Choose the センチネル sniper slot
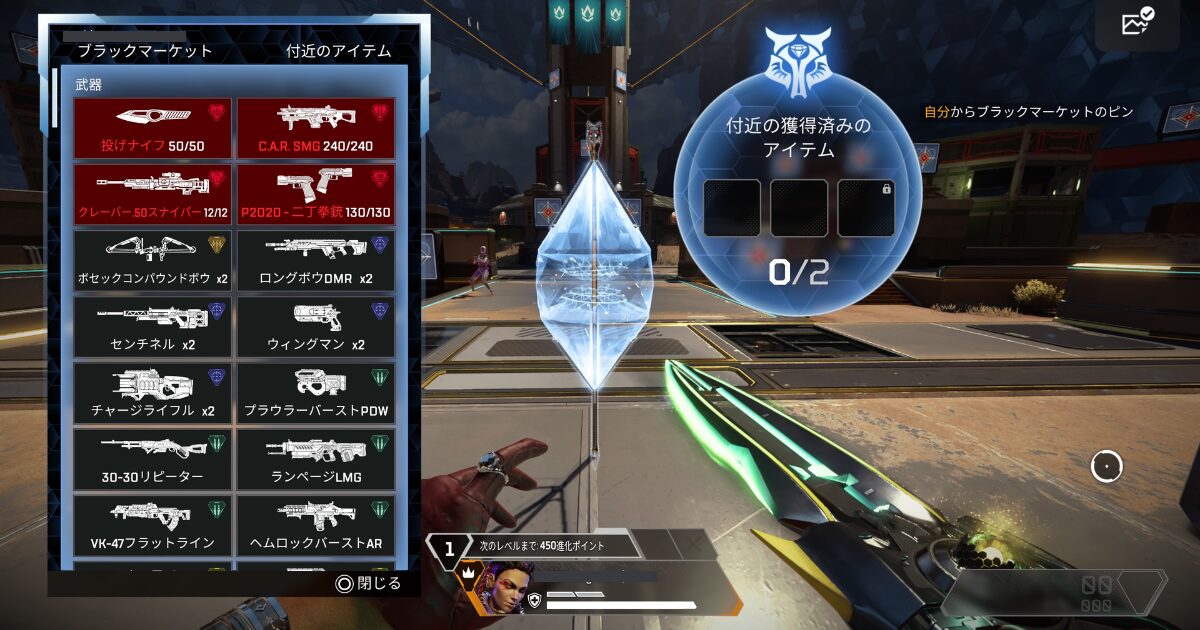 (152, 326)
